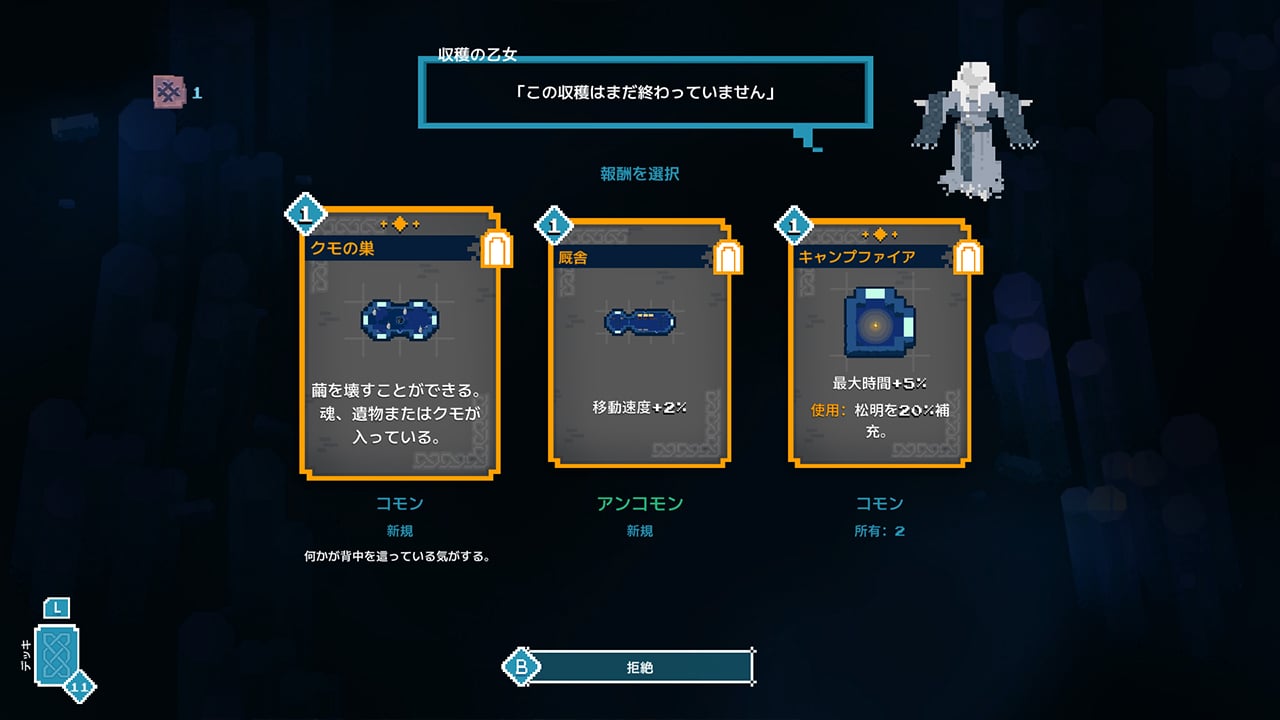This screenshot has height=720, width=1280.
Task: Decline rewards with the 拒絶 button
Action: click(x=639, y=667)
